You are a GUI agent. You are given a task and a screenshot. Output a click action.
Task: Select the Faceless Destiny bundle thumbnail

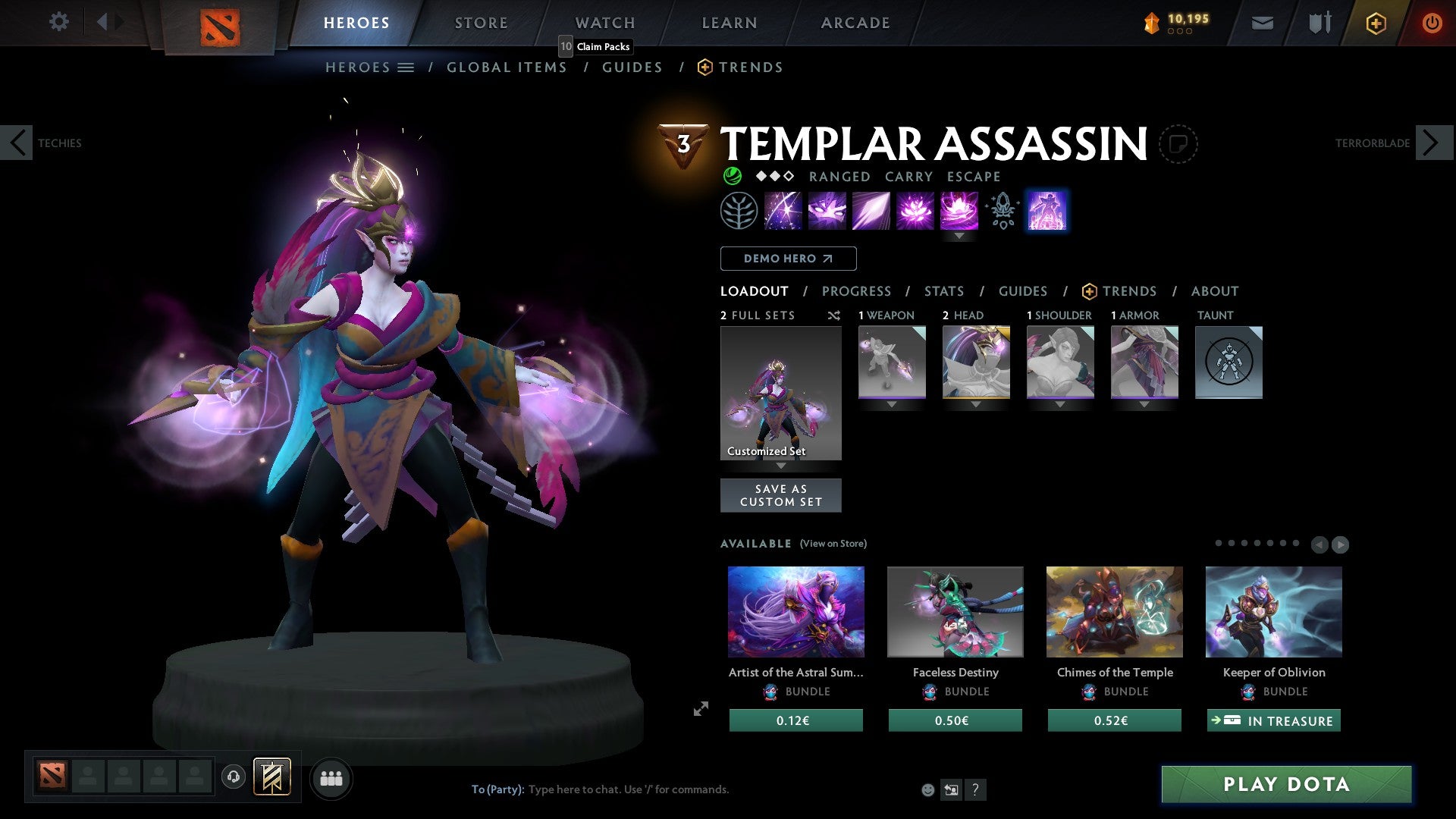click(x=955, y=611)
